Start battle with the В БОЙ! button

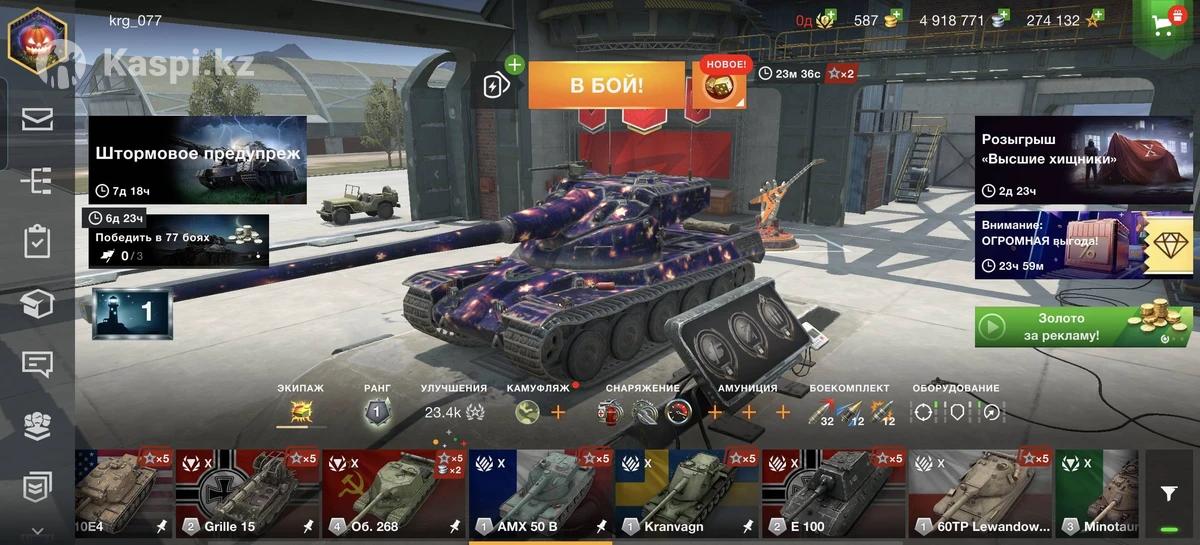pyautogui.click(x=606, y=85)
